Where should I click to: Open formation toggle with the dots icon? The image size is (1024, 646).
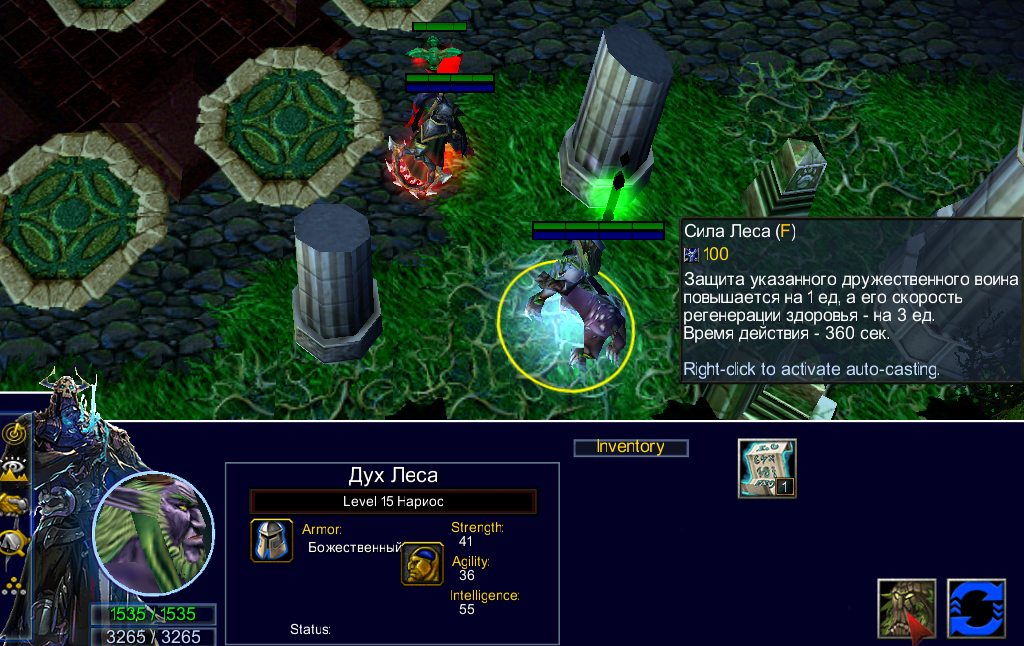(15, 585)
